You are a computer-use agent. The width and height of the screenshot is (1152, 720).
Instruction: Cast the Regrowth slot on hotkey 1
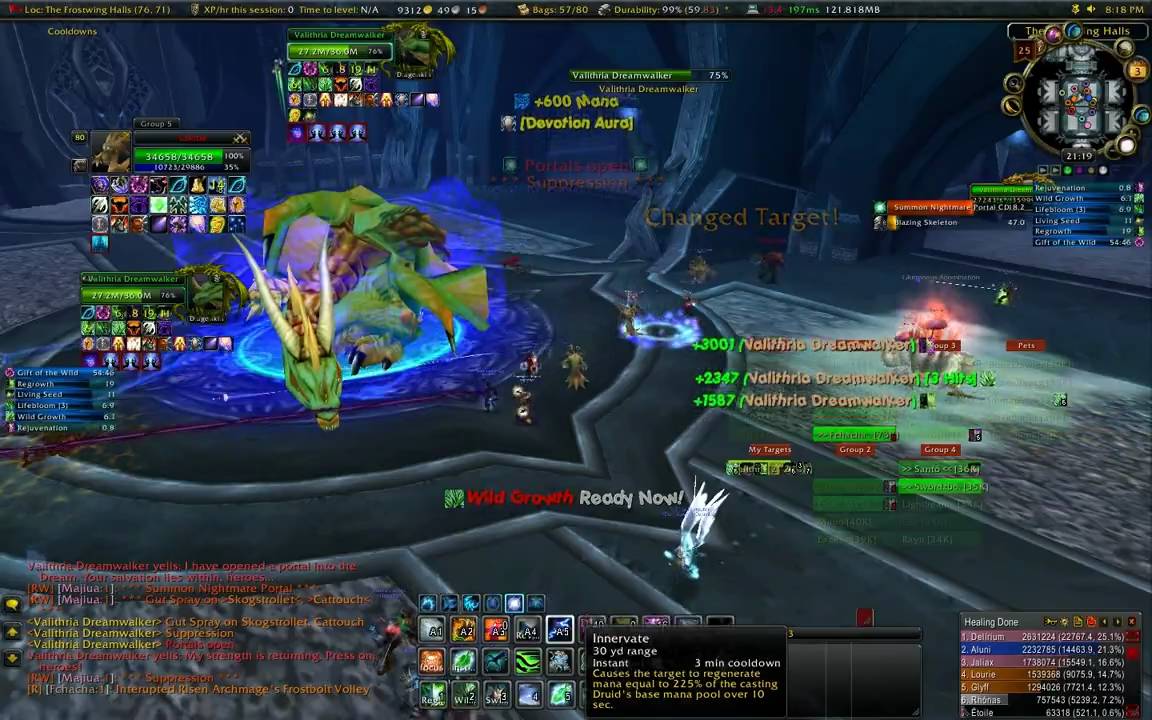click(433, 693)
